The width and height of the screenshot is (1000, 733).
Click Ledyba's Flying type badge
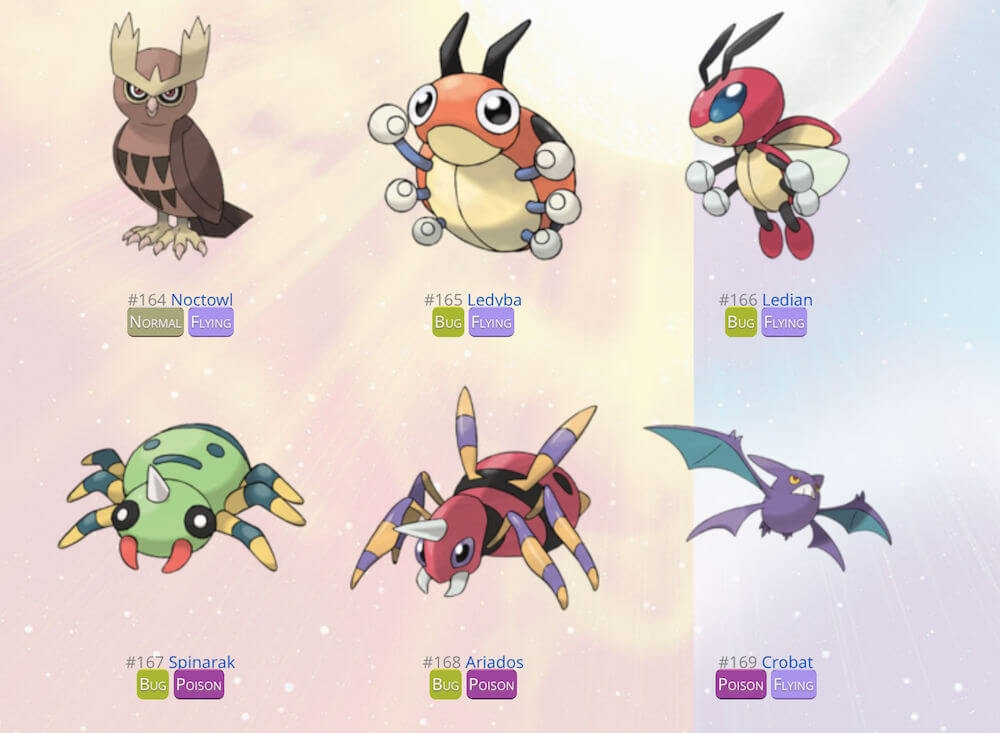[x=491, y=322]
